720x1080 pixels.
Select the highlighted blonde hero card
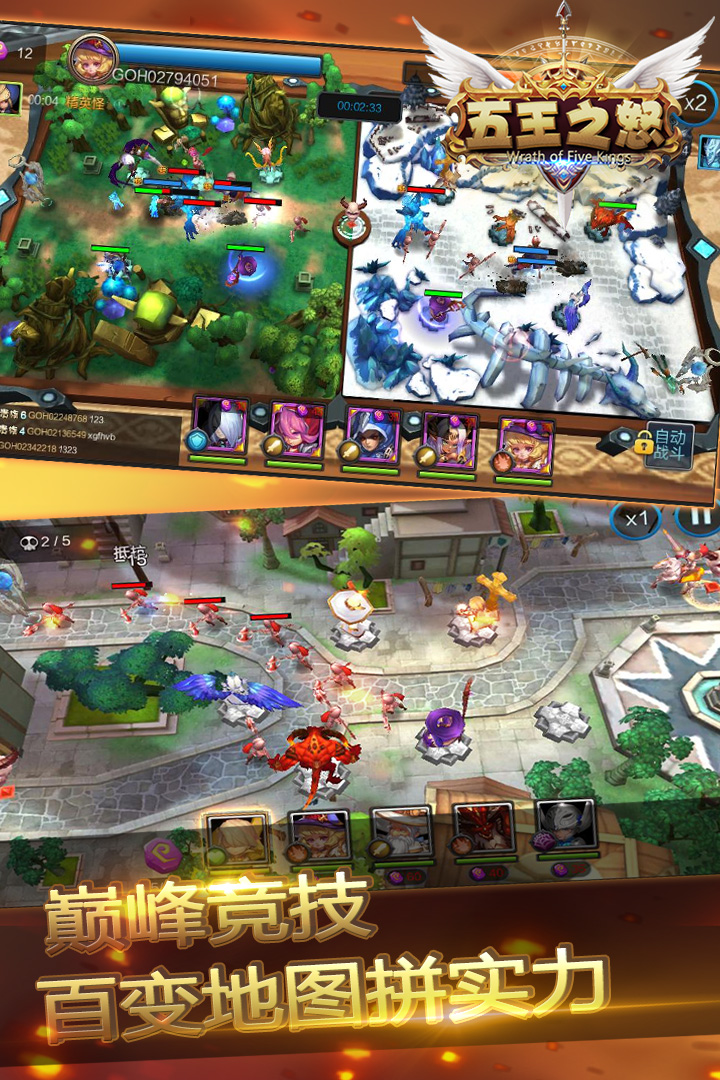[238, 838]
